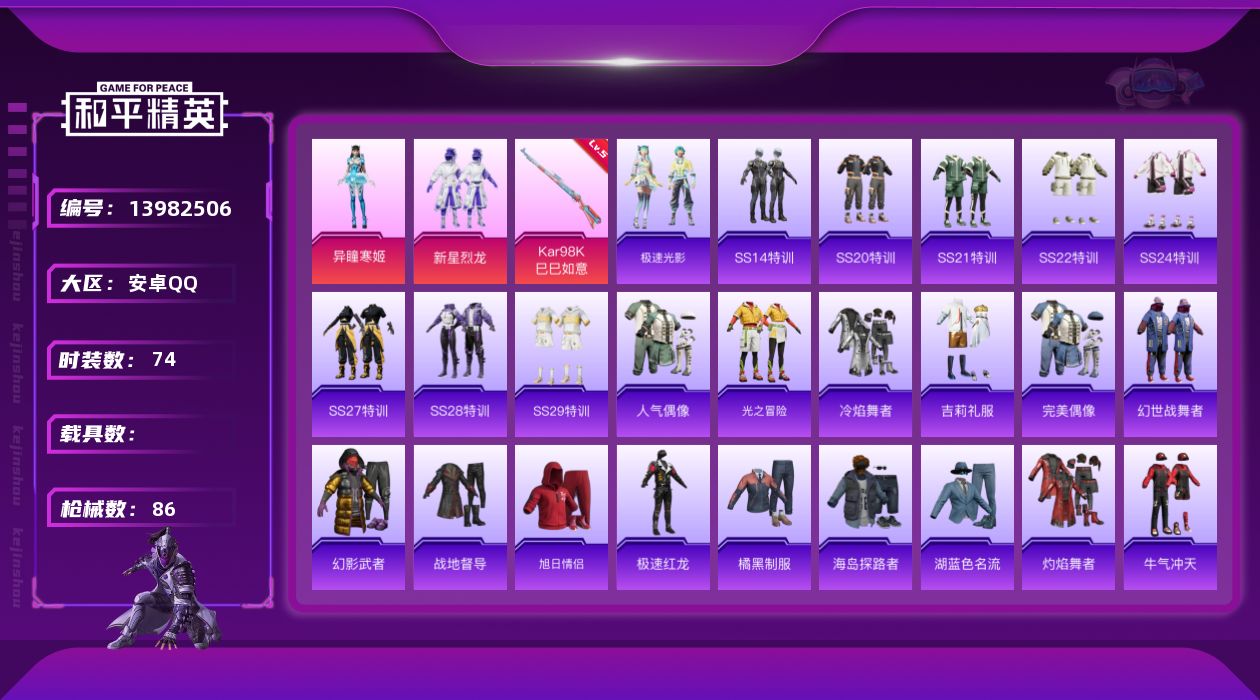Click the 极速红龙 outfit card
Image resolution: width=1260 pixels, height=700 pixels.
pyautogui.click(x=663, y=517)
